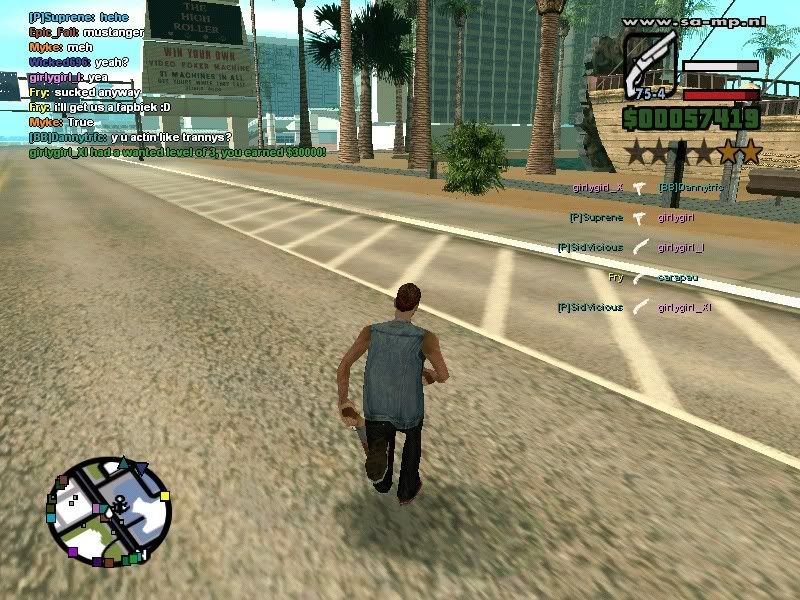
Task: Click the wanted level stars
Action: point(693,152)
